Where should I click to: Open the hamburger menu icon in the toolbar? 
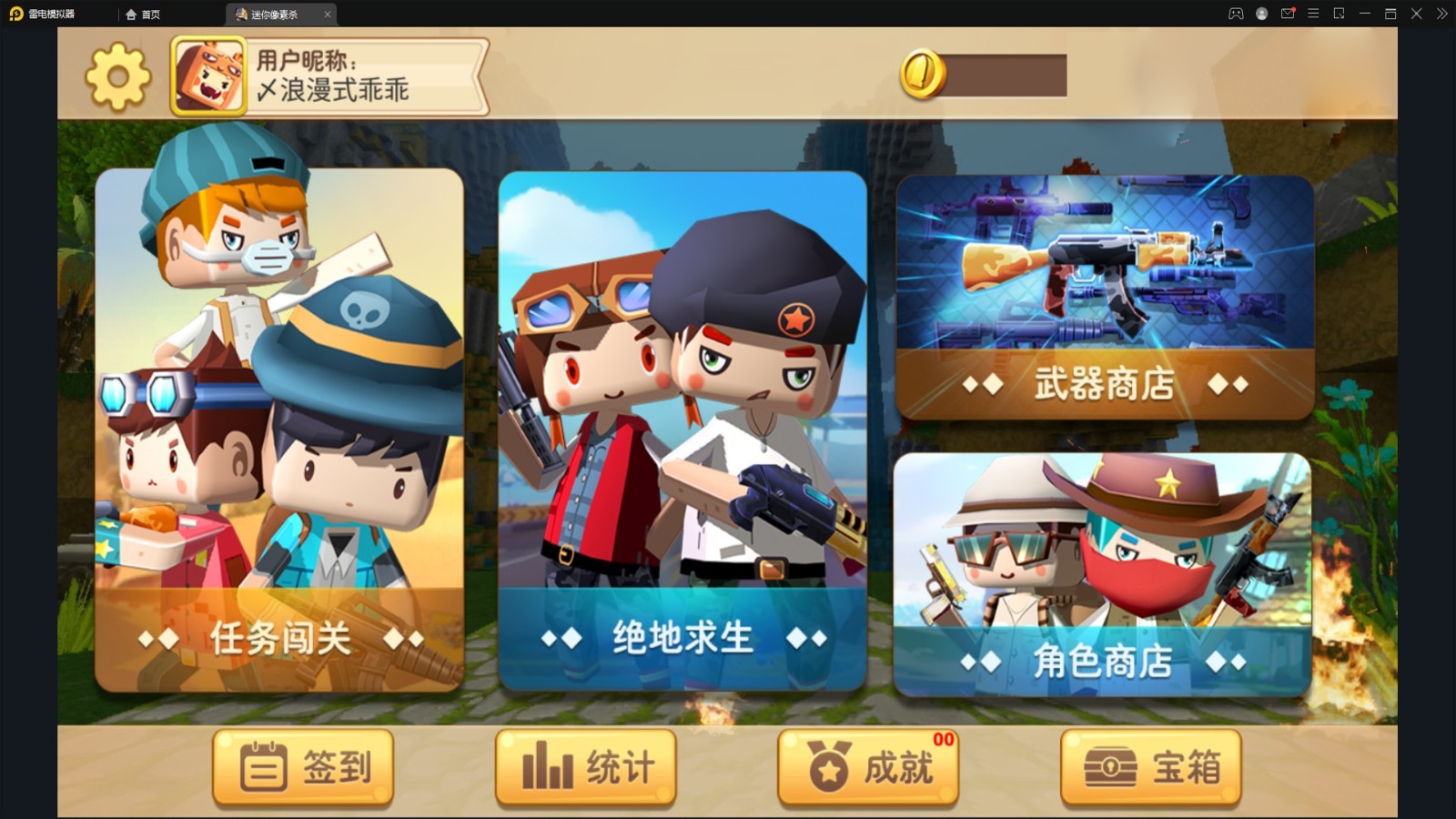point(1313,14)
